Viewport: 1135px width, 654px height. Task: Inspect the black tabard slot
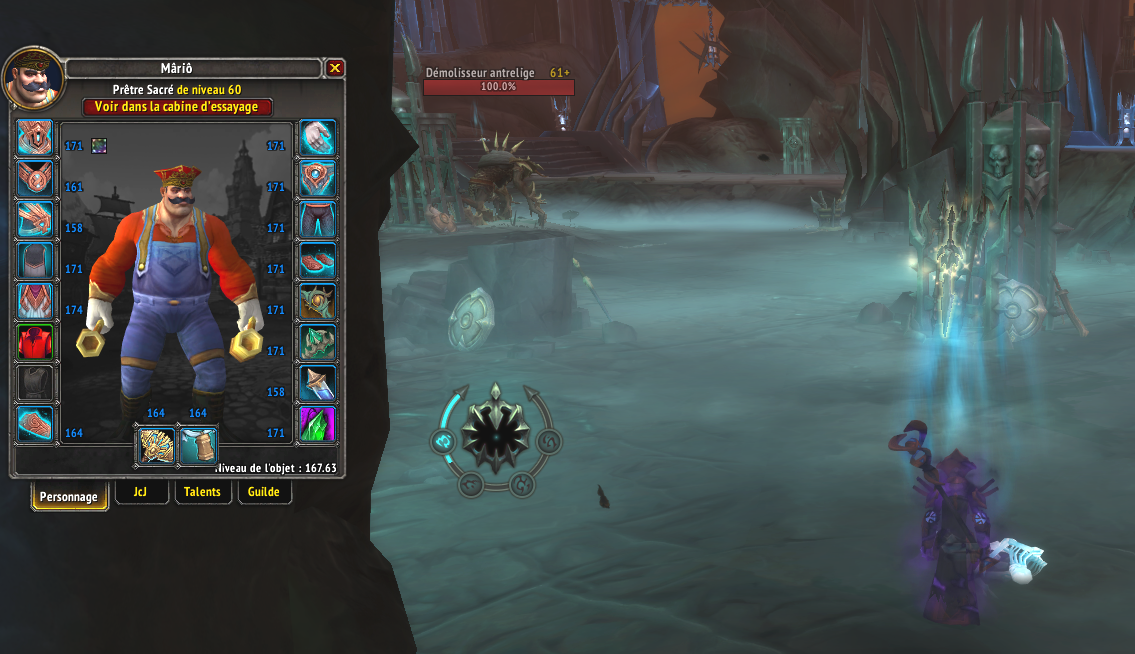(35, 384)
